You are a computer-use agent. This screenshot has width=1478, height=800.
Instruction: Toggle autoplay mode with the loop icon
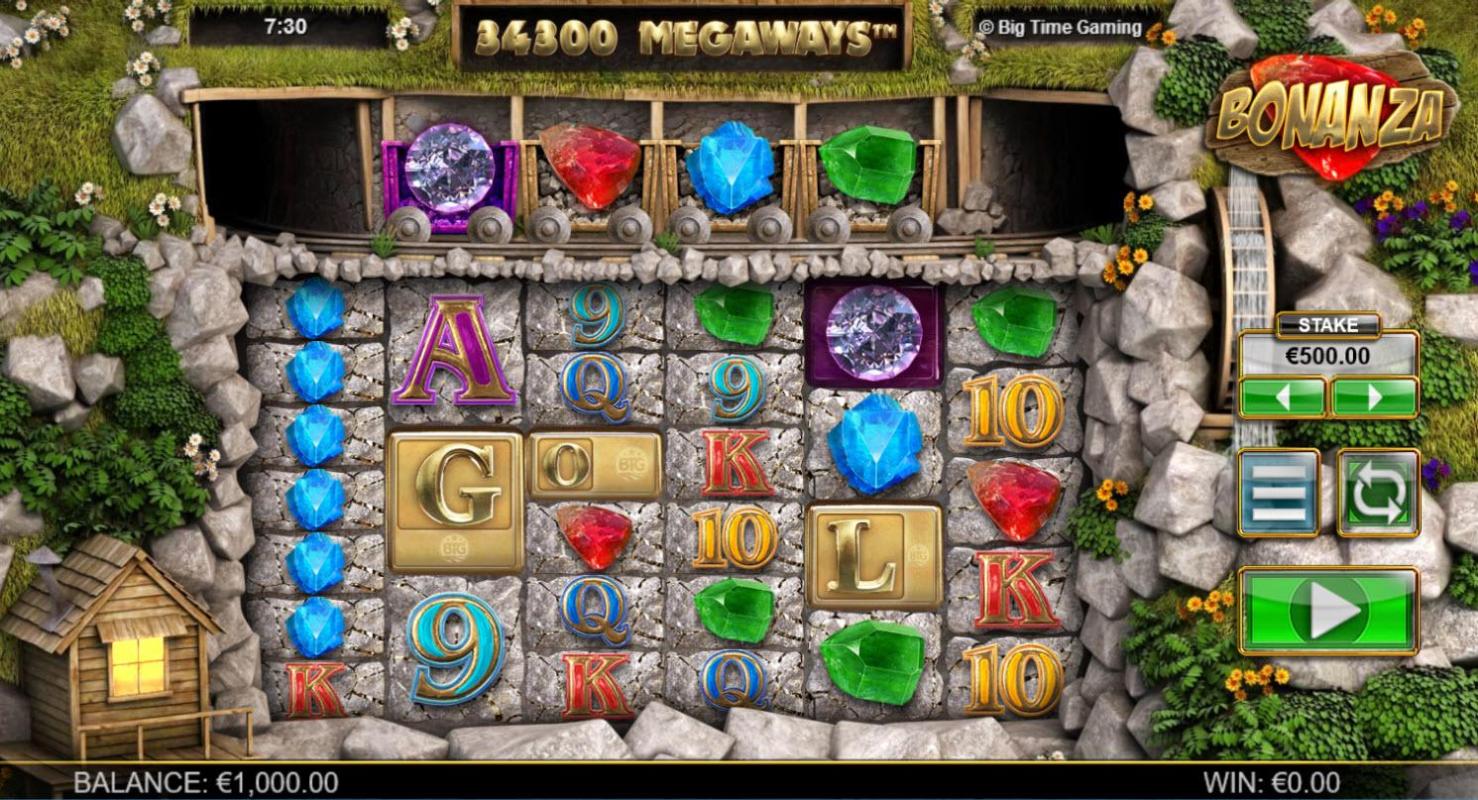pos(1377,490)
